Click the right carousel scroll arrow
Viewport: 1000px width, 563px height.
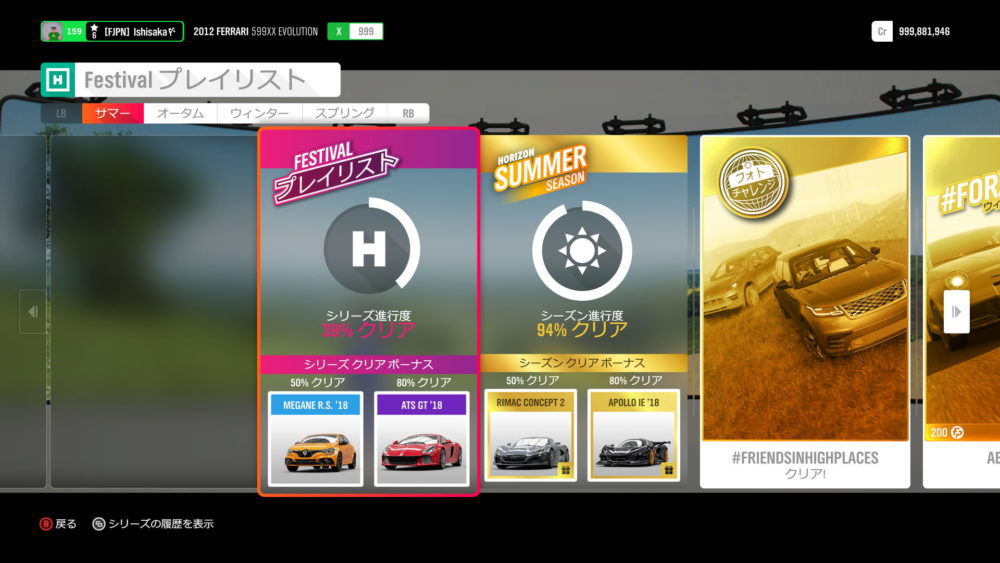[956, 312]
